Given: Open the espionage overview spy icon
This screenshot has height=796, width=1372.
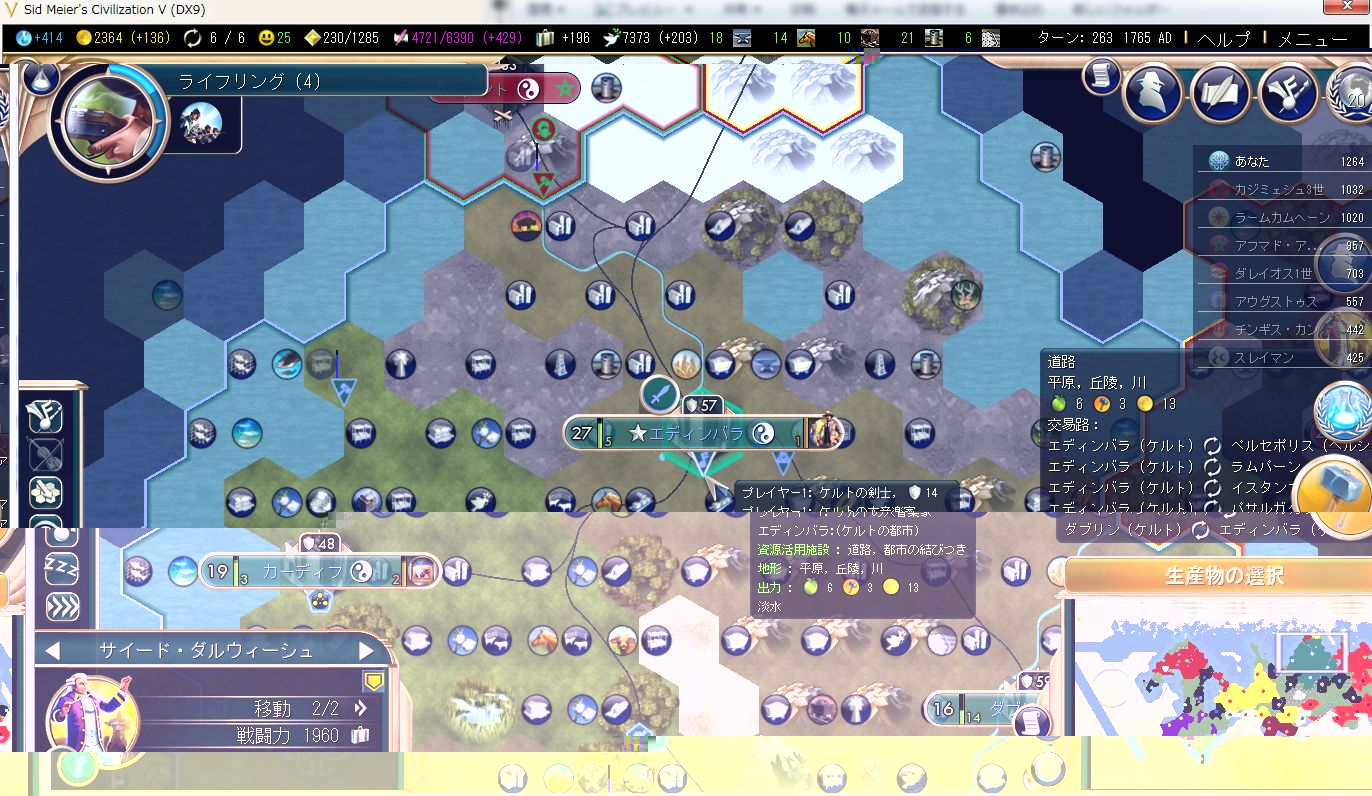Looking at the screenshot, I should [x=1153, y=93].
